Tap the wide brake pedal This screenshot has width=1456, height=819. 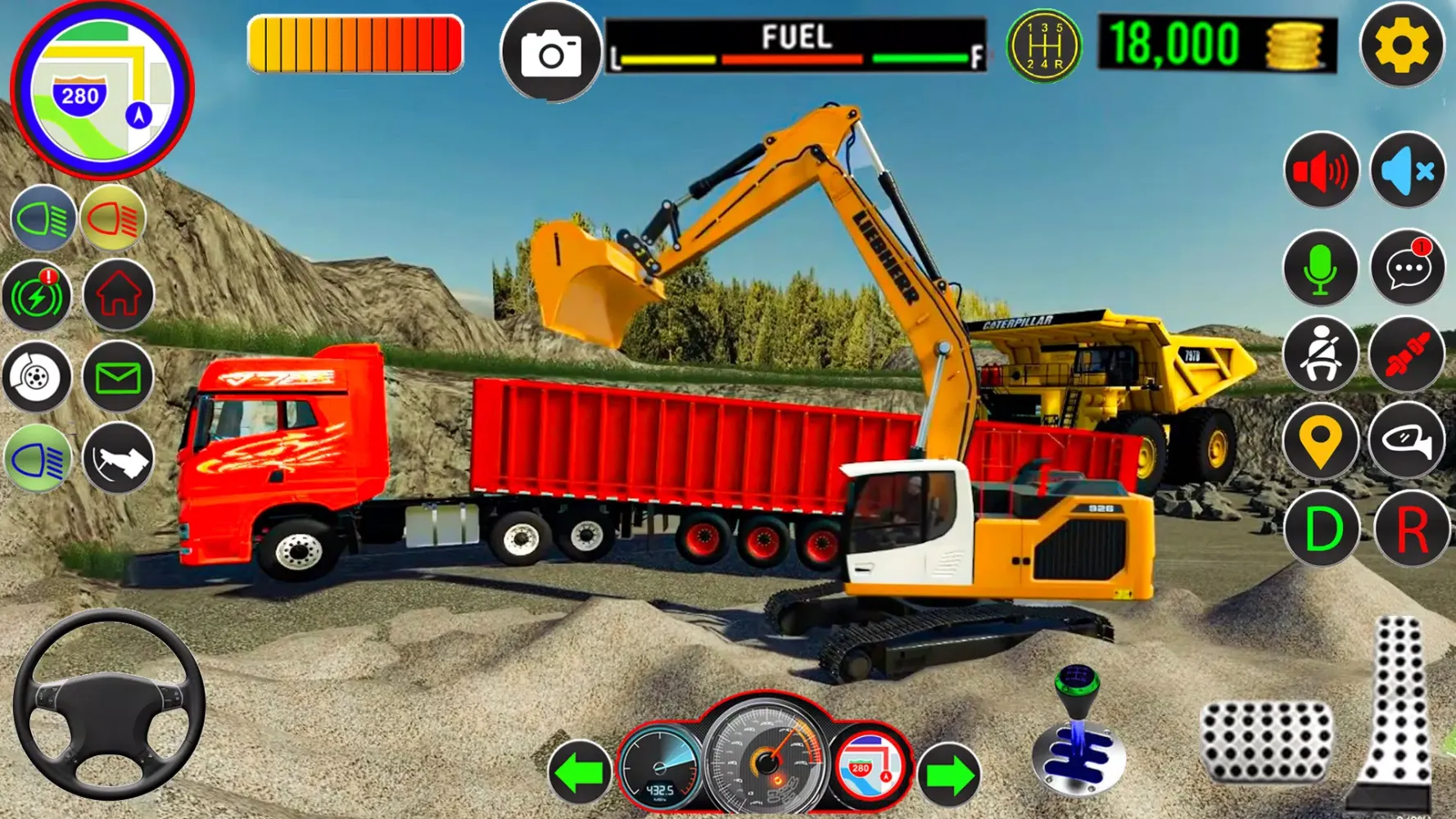(1266, 741)
